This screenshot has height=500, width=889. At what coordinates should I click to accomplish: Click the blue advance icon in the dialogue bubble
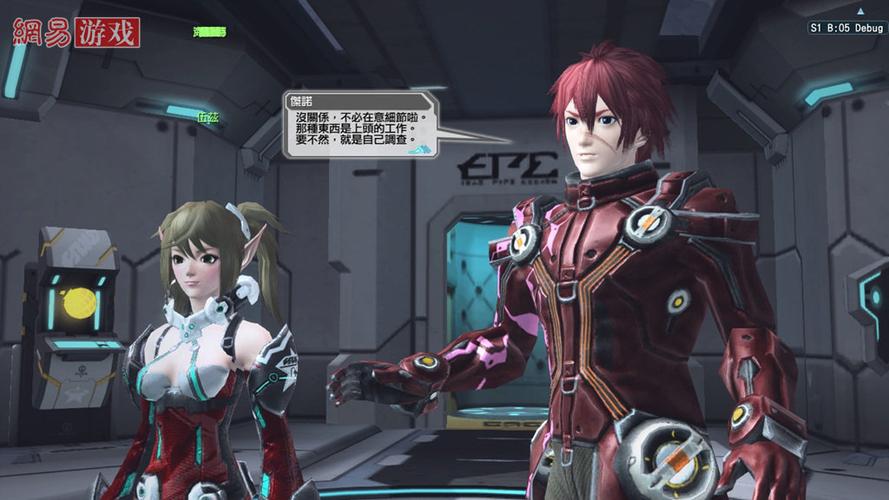tap(423, 149)
